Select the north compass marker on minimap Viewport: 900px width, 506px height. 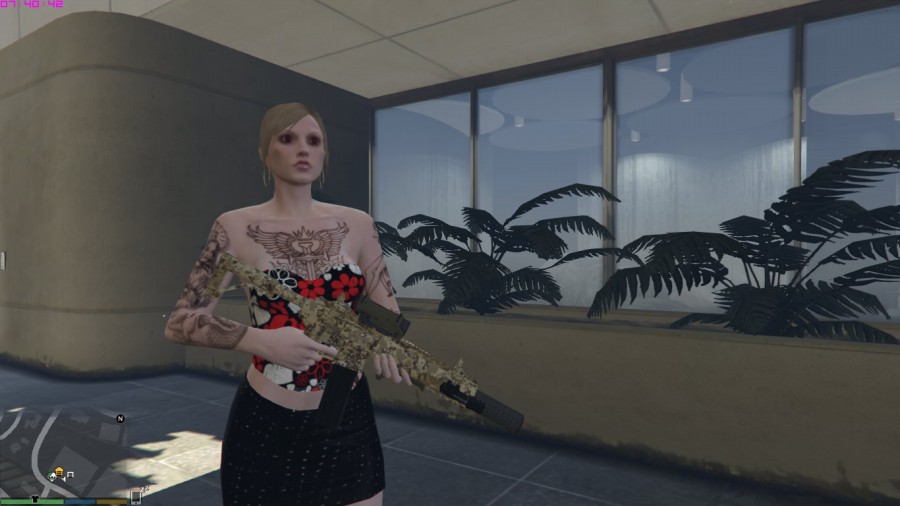(x=120, y=418)
